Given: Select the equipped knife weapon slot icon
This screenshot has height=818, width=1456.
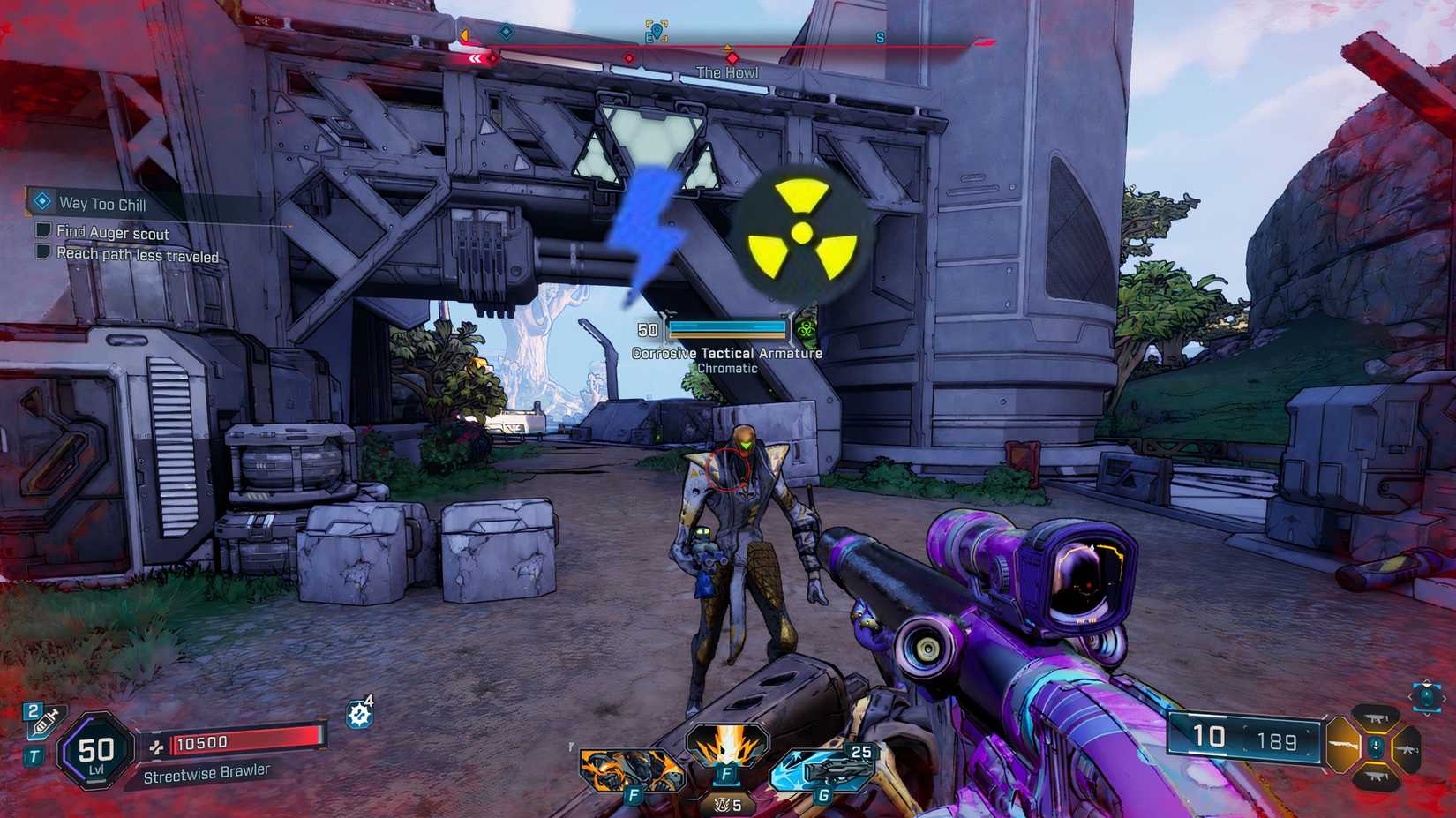Looking at the screenshot, I should [1342, 746].
